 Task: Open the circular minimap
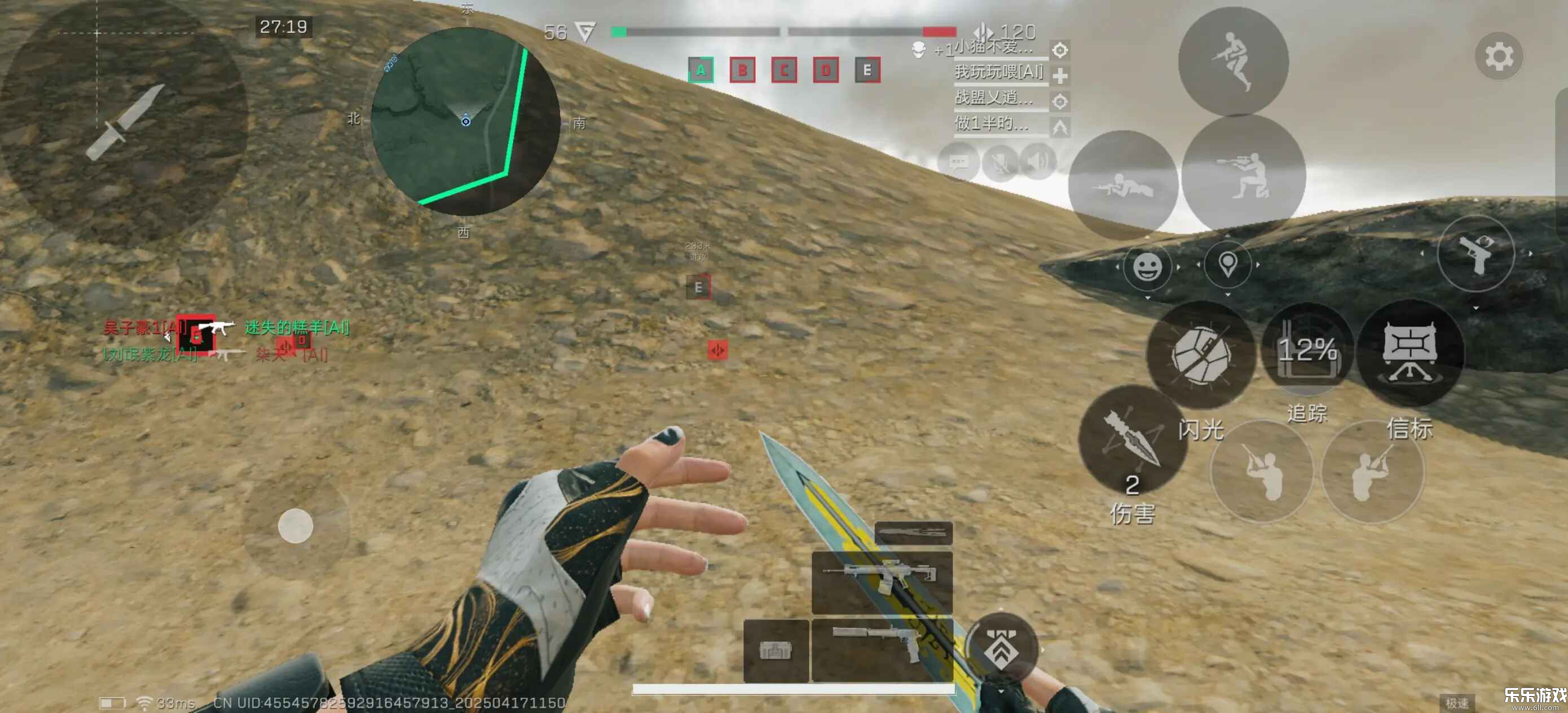pyautogui.click(x=466, y=121)
